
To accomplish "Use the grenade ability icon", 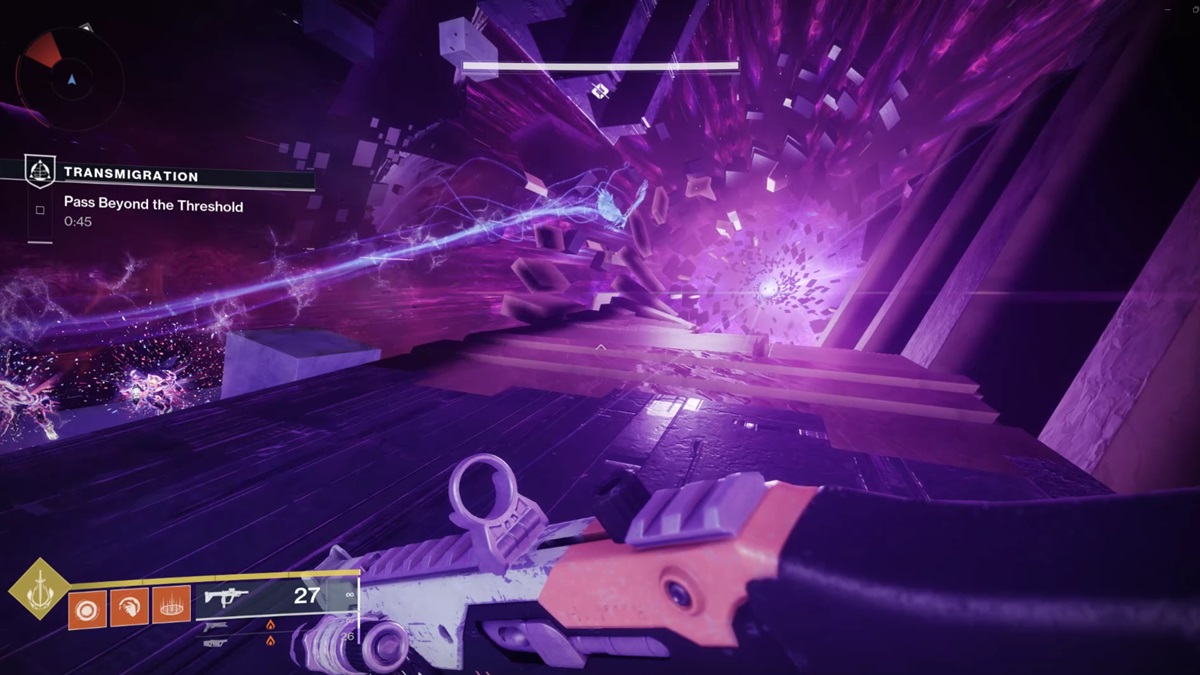I will coord(87,607).
